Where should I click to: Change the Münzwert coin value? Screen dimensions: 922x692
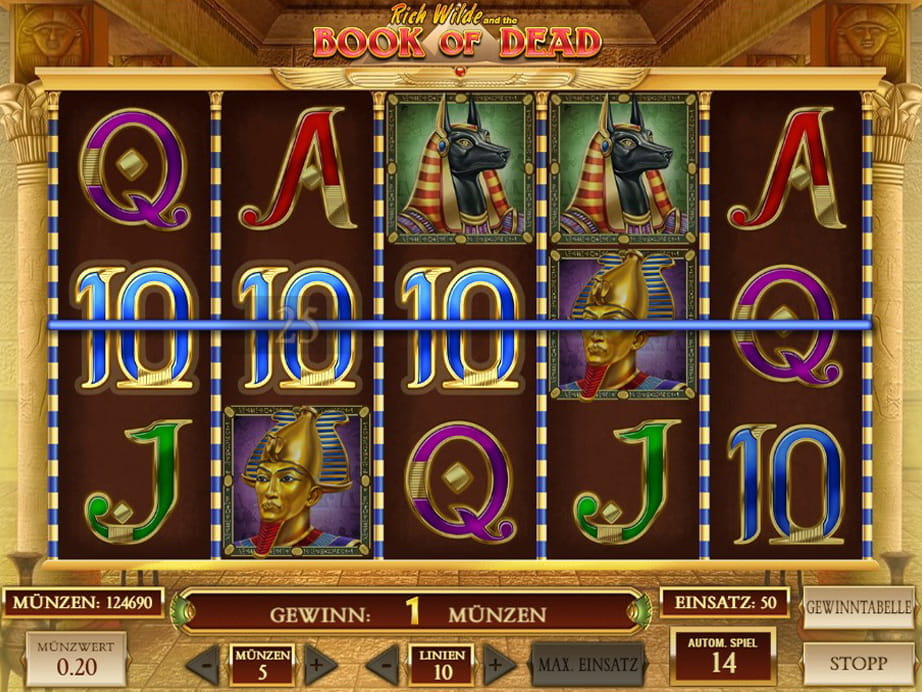(76, 658)
